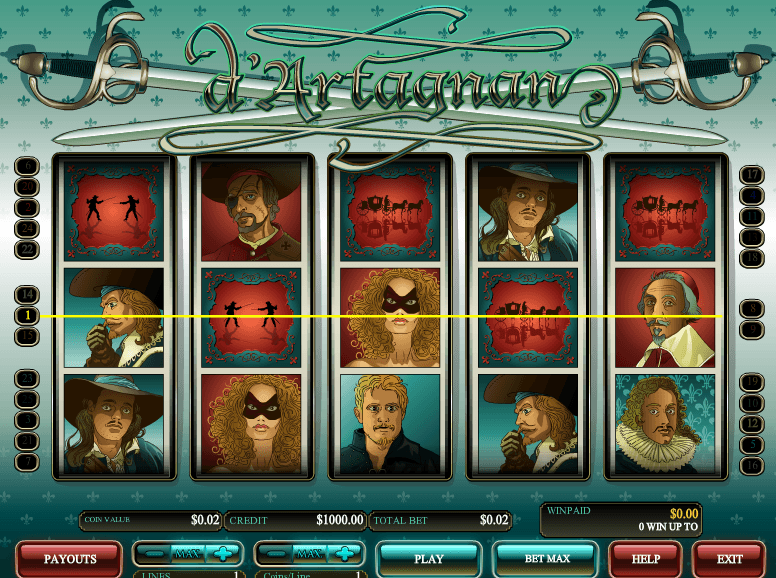Image resolution: width=776 pixels, height=578 pixels.
Task: Decrease the number of lines with minus
Action: (x=153, y=553)
